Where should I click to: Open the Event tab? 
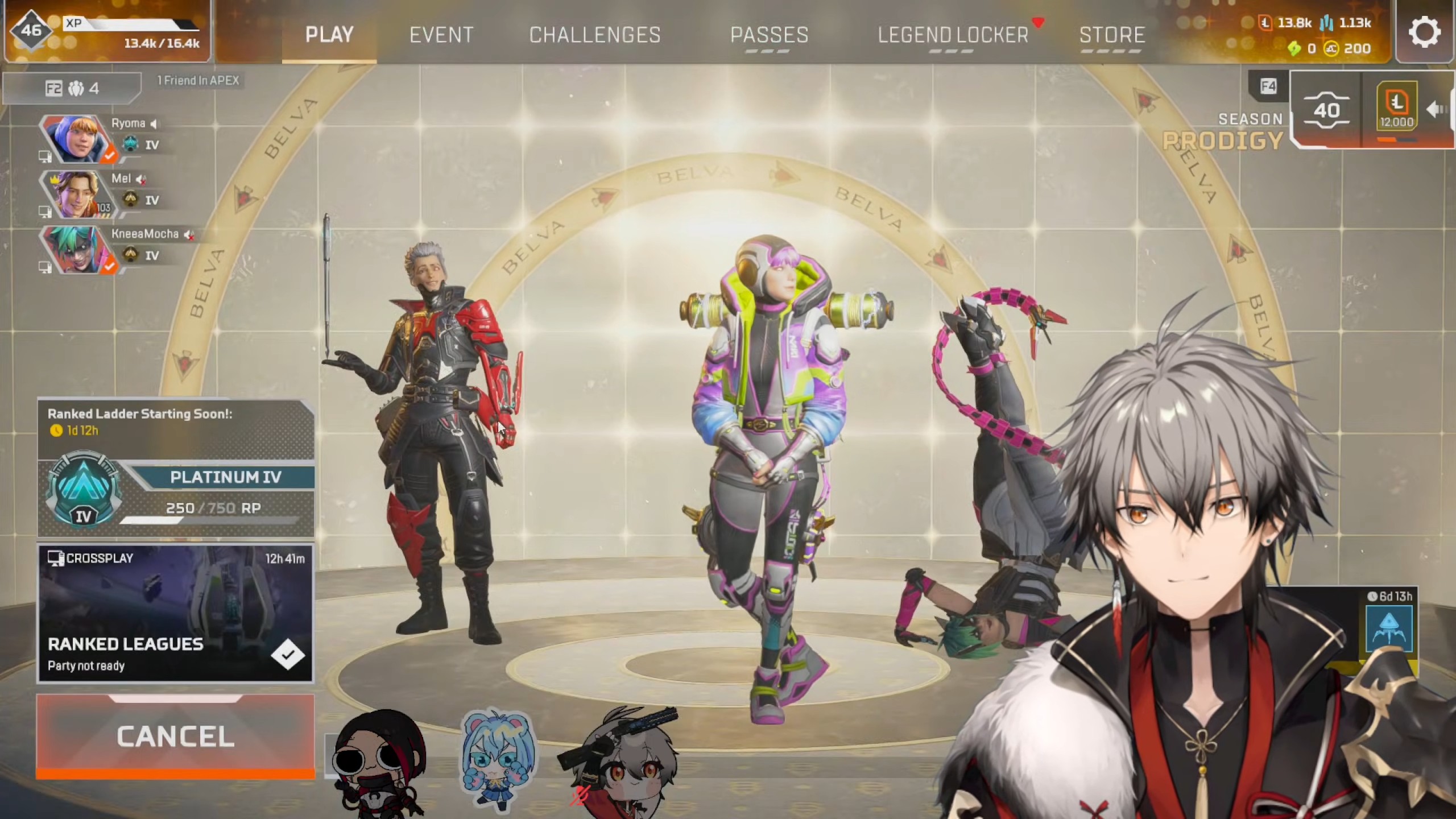[441, 35]
